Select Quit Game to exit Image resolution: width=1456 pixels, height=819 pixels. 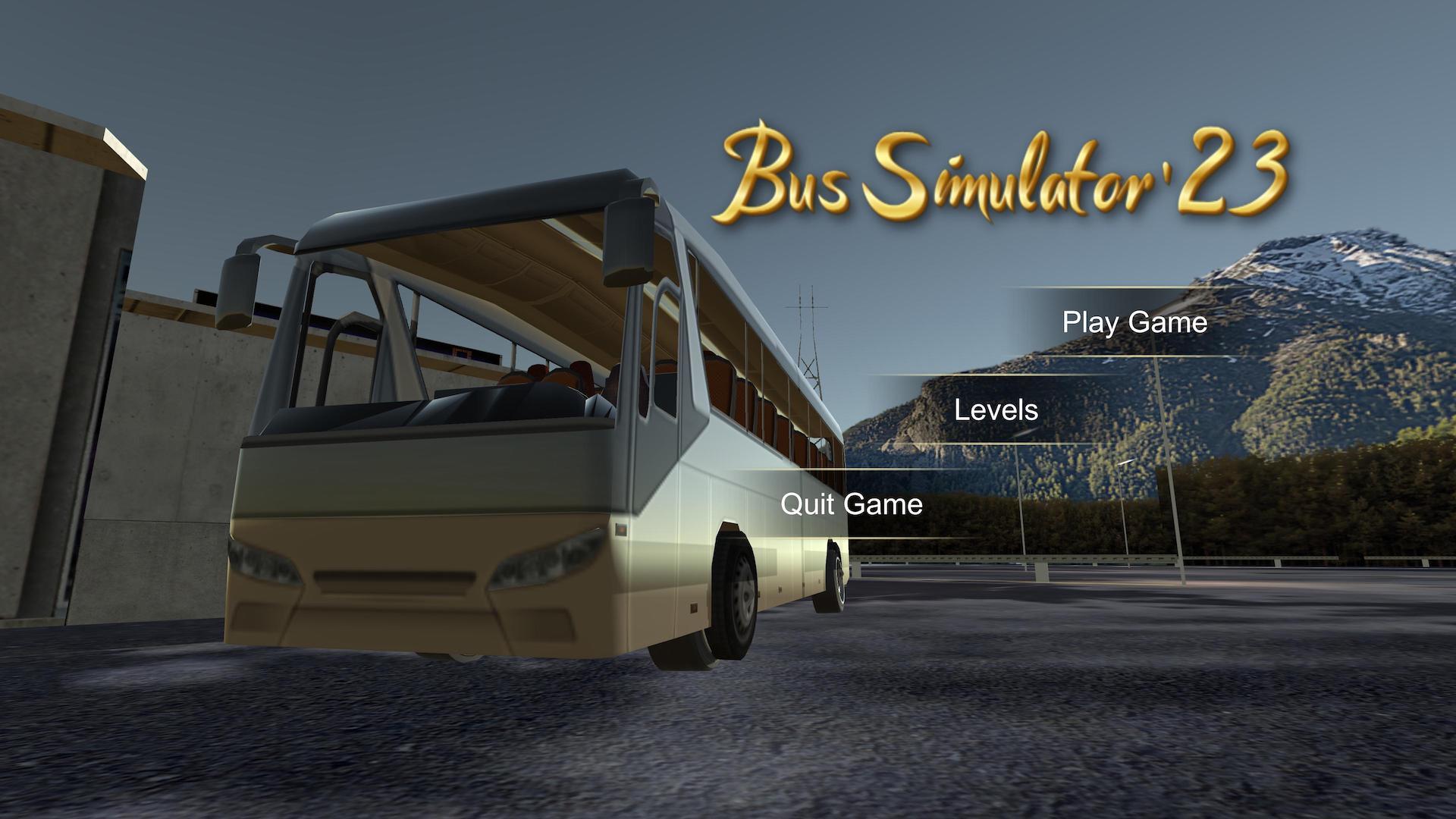coord(851,504)
